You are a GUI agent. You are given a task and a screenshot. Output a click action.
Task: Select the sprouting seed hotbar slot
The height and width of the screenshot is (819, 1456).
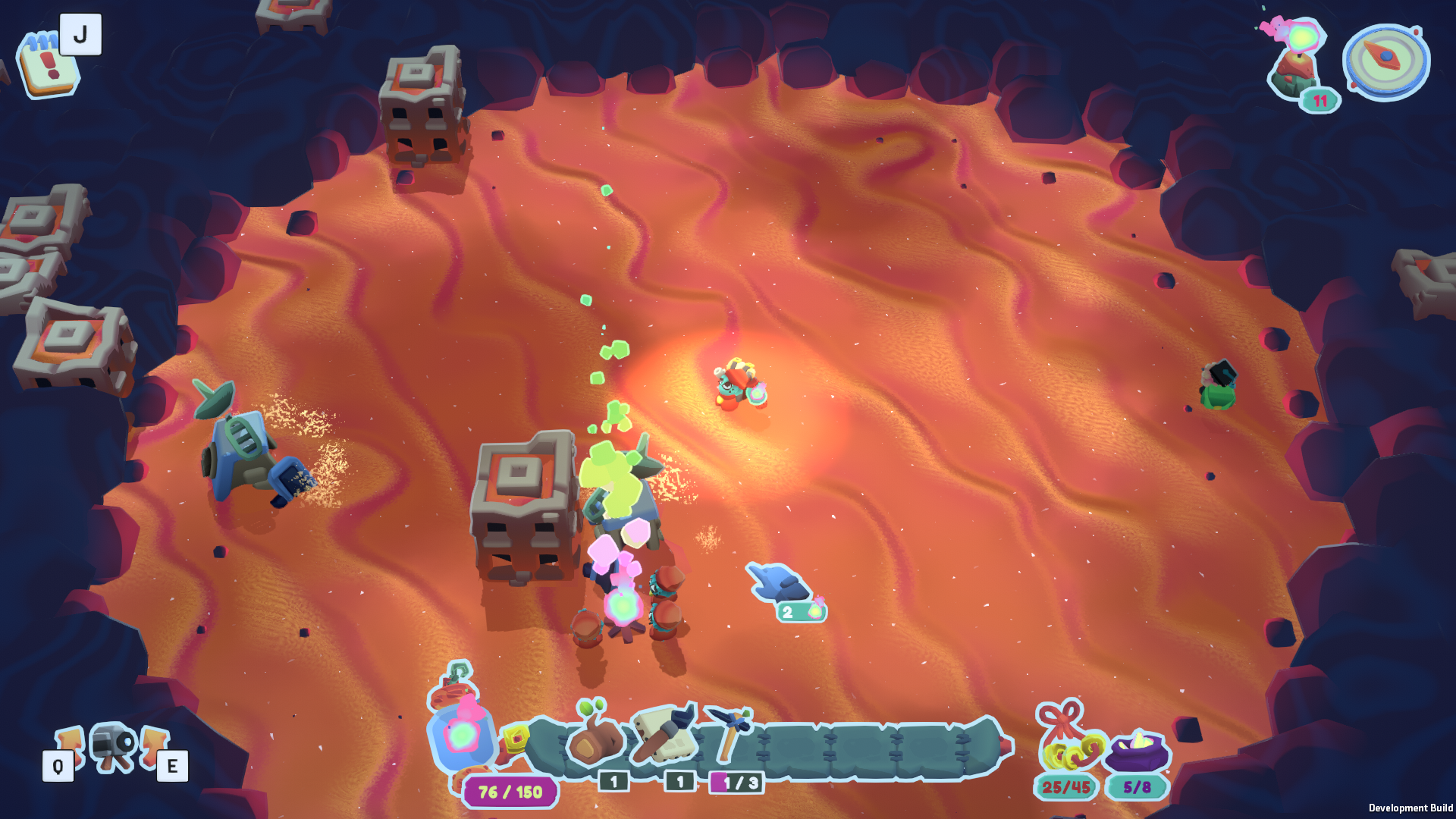tap(596, 737)
